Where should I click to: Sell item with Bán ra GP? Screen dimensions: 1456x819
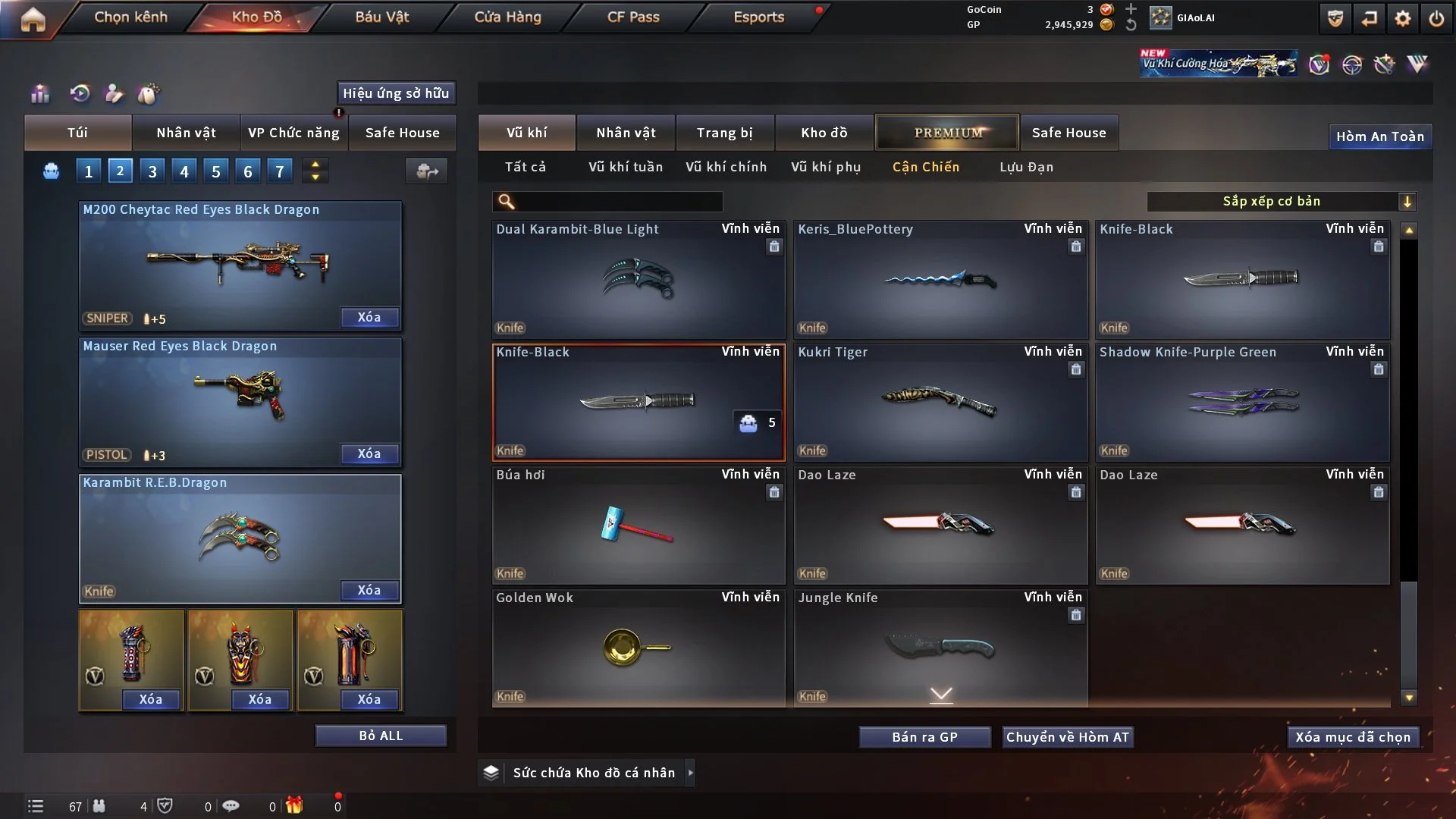924,737
